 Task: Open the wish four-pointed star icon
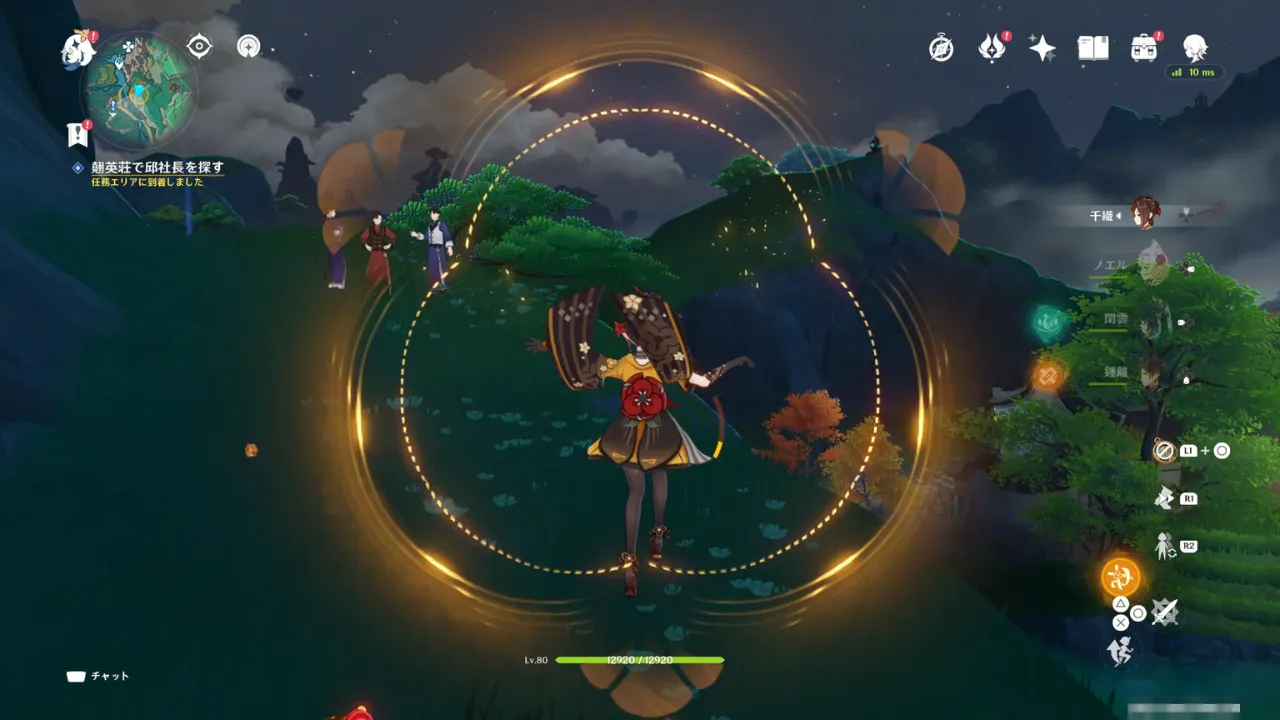[x=1042, y=48]
